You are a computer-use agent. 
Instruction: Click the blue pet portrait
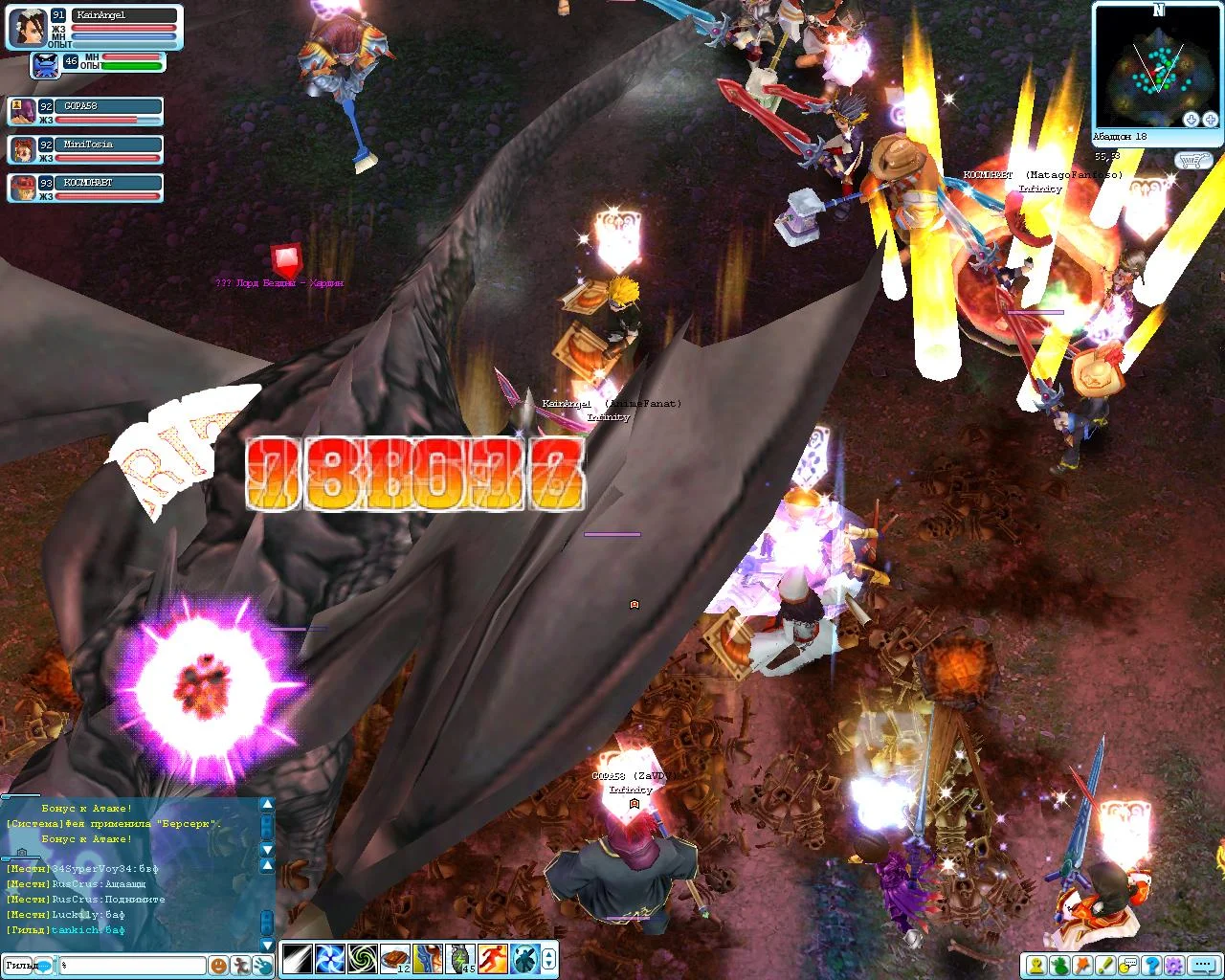coord(45,65)
